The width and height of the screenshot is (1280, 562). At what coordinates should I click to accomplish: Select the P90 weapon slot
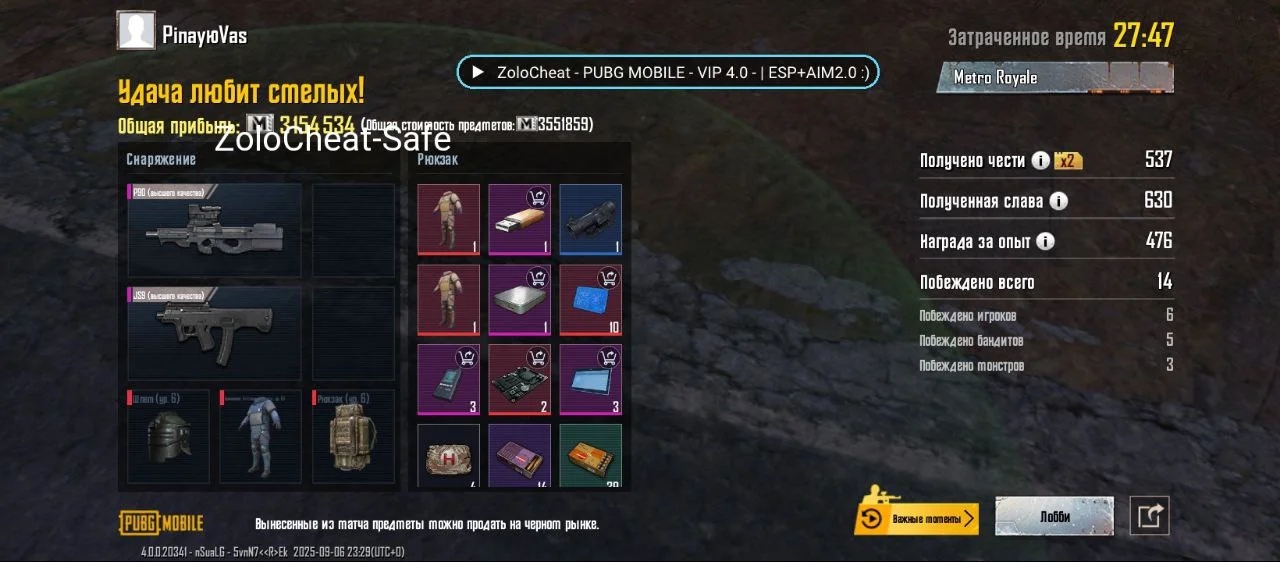point(215,230)
